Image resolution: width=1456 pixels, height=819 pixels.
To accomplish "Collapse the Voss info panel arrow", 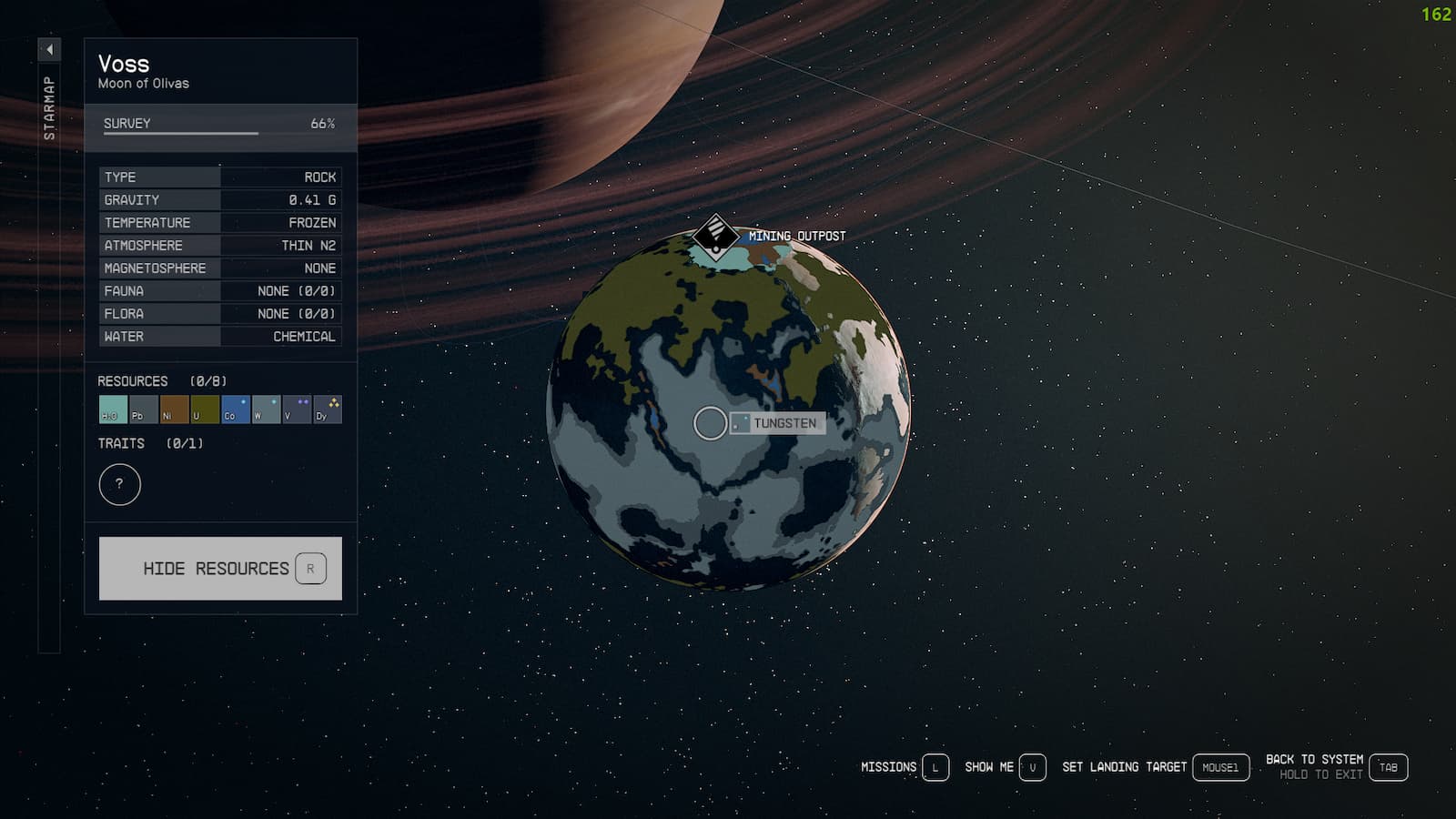I will pyautogui.click(x=49, y=50).
